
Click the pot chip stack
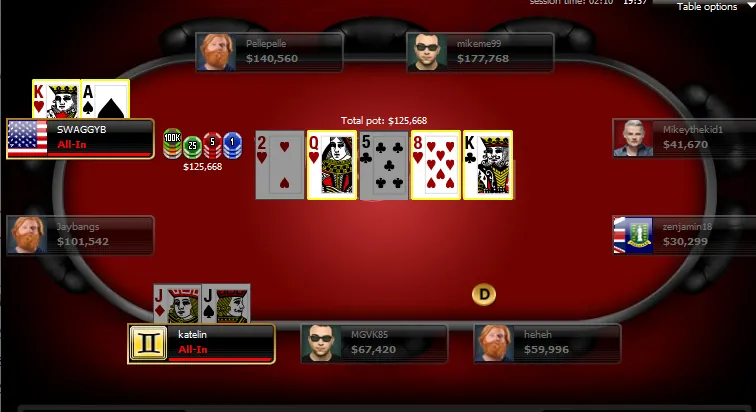pyautogui.click(x=202, y=145)
